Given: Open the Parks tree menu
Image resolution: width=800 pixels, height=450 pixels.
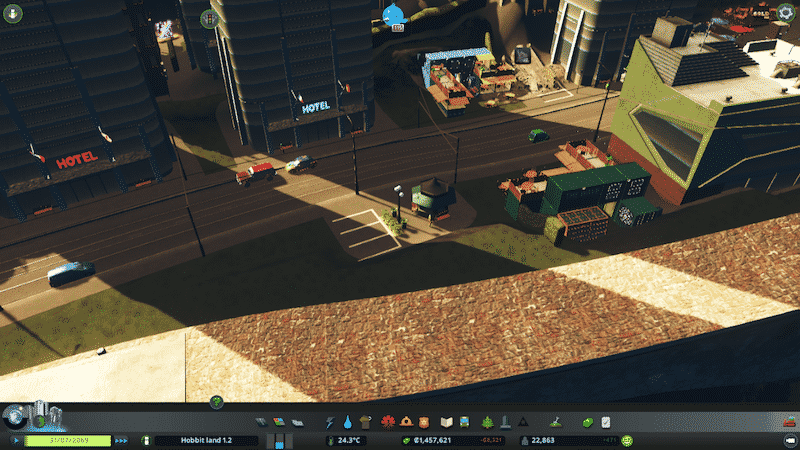Looking at the screenshot, I should 487,423.
